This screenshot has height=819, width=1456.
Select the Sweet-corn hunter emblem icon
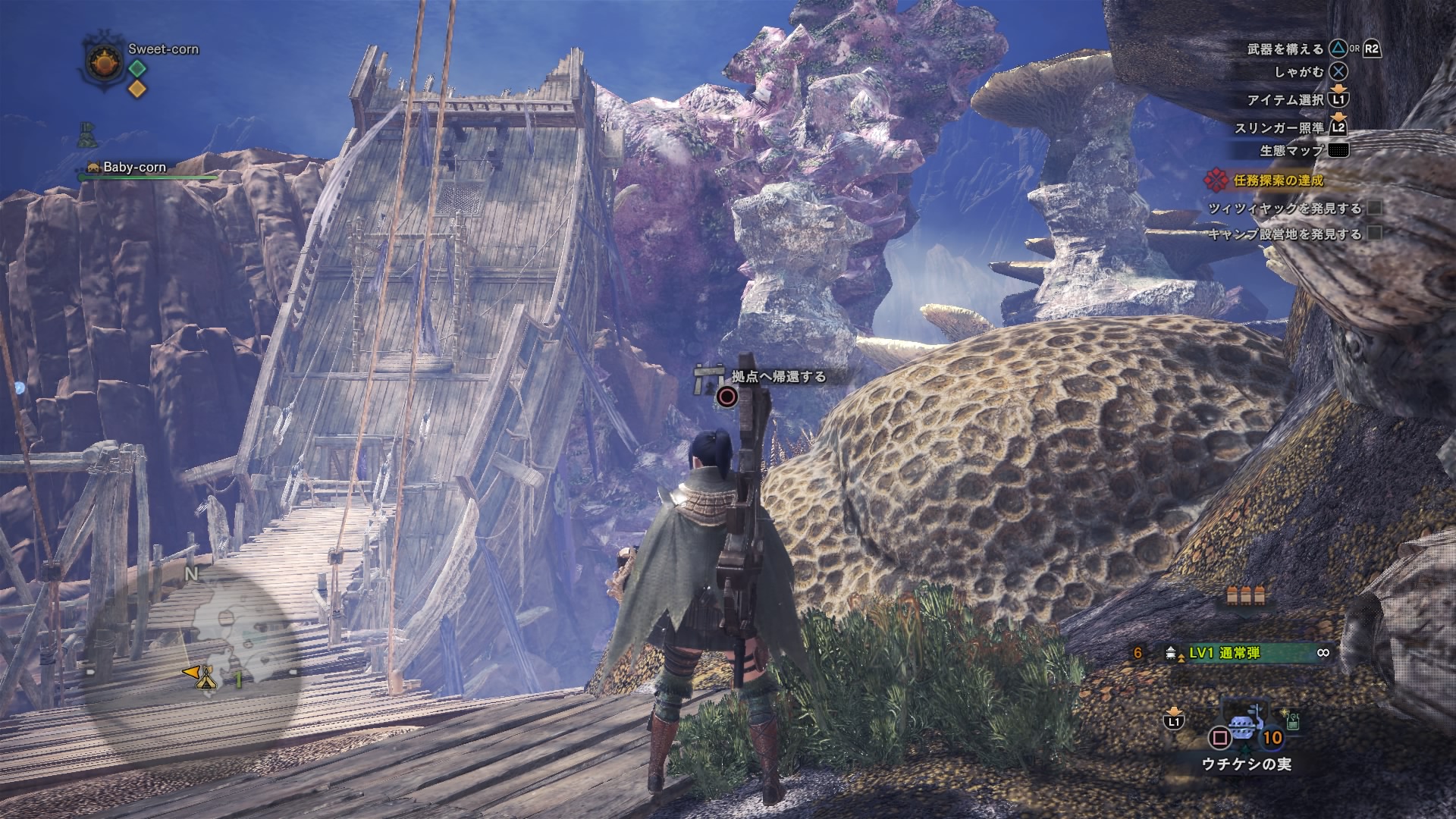[x=102, y=64]
